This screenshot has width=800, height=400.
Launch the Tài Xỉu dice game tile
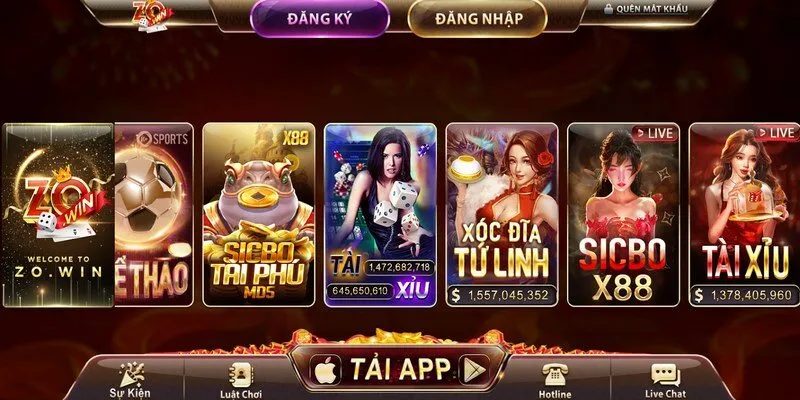click(380, 215)
